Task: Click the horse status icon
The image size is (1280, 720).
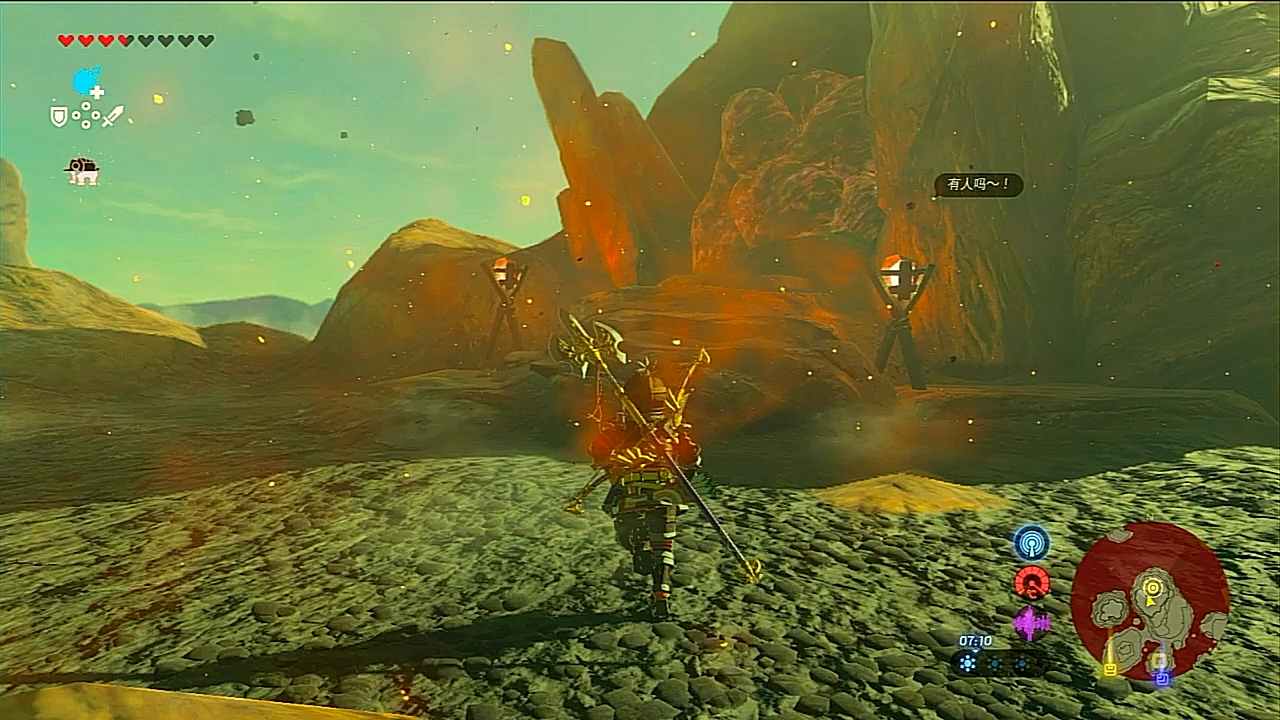Action: coord(82,171)
